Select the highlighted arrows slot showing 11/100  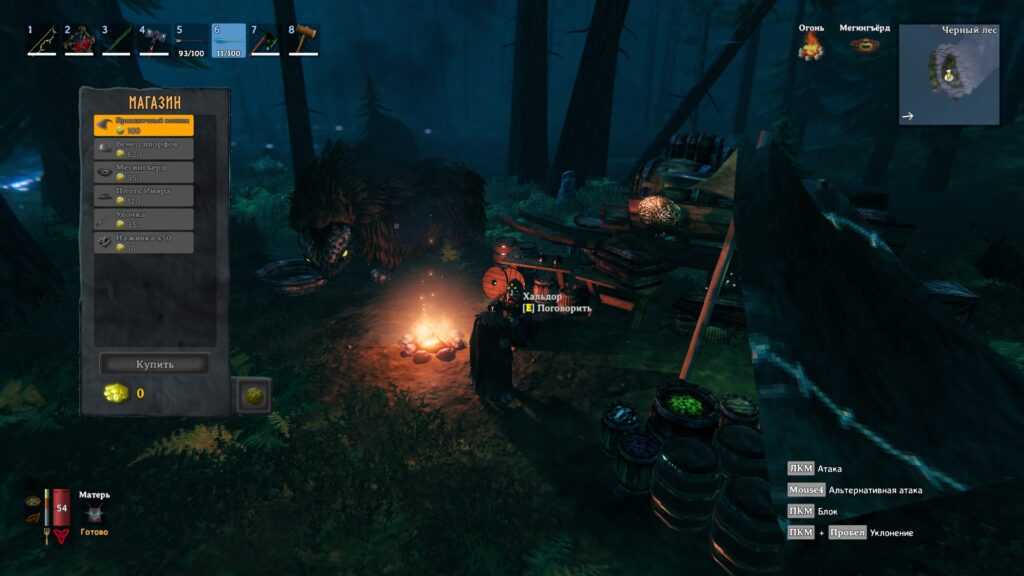pos(229,40)
